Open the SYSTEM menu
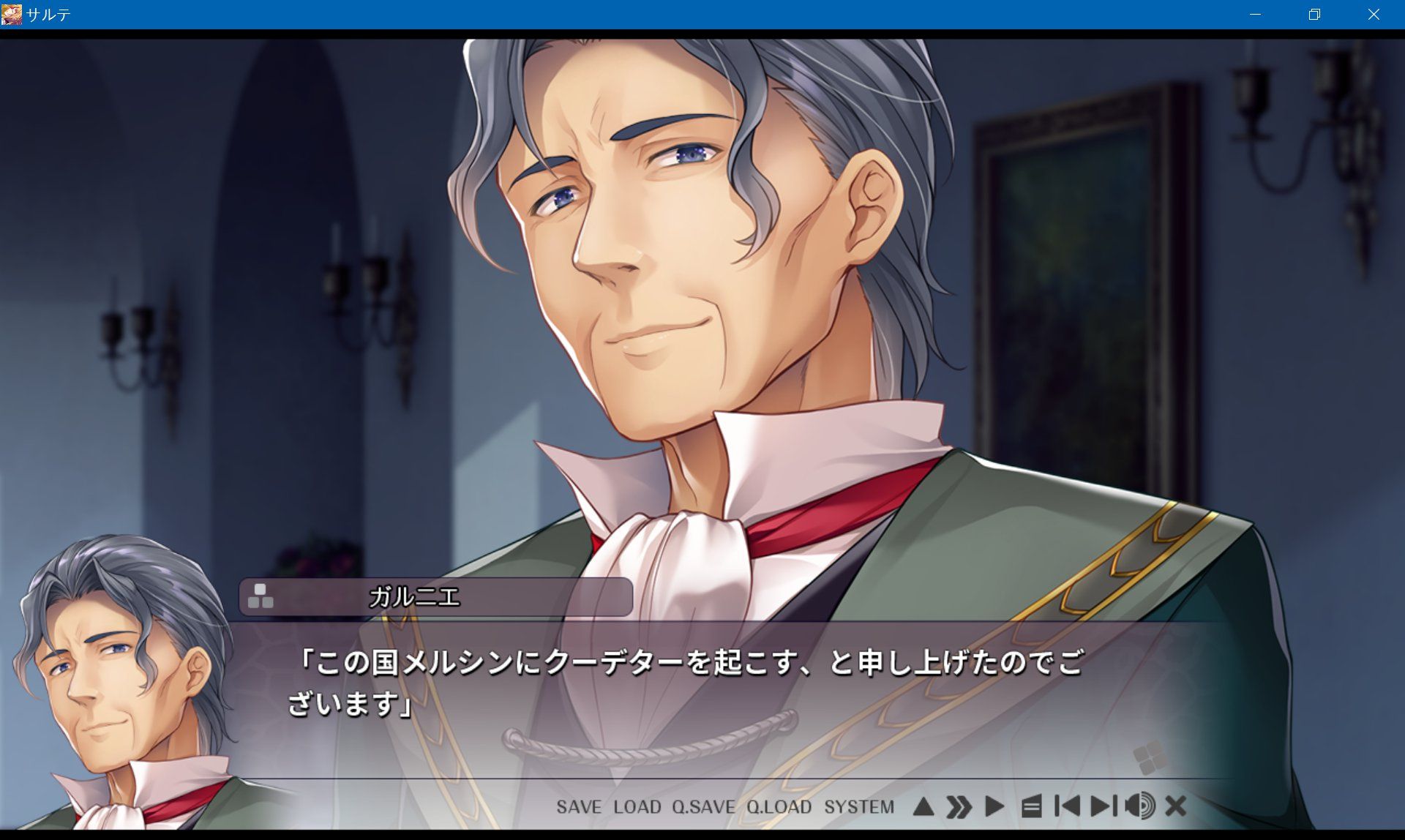This screenshot has width=1405, height=840. point(861,808)
